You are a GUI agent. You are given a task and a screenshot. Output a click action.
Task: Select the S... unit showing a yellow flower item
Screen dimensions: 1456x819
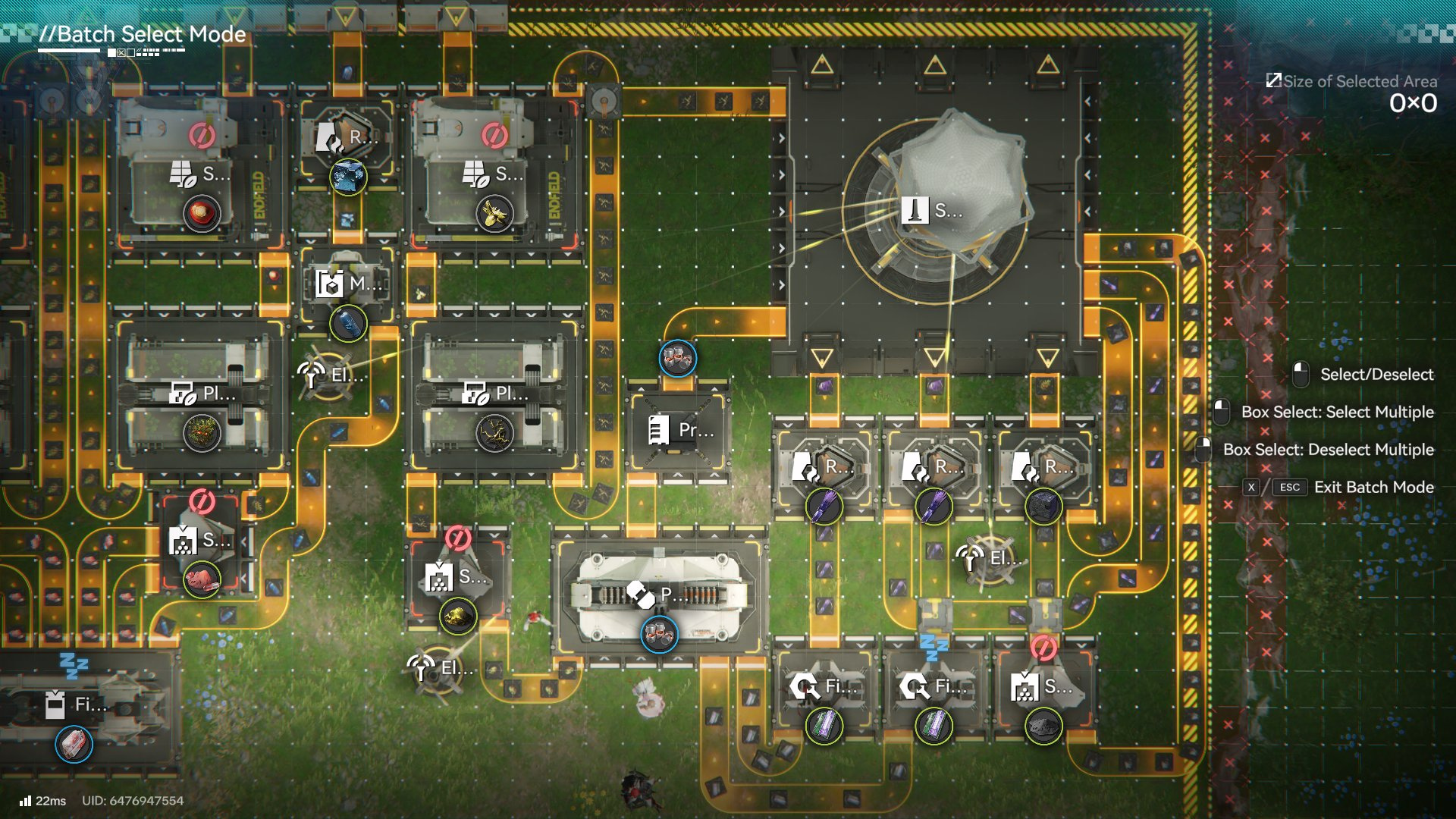click(494, 175)
